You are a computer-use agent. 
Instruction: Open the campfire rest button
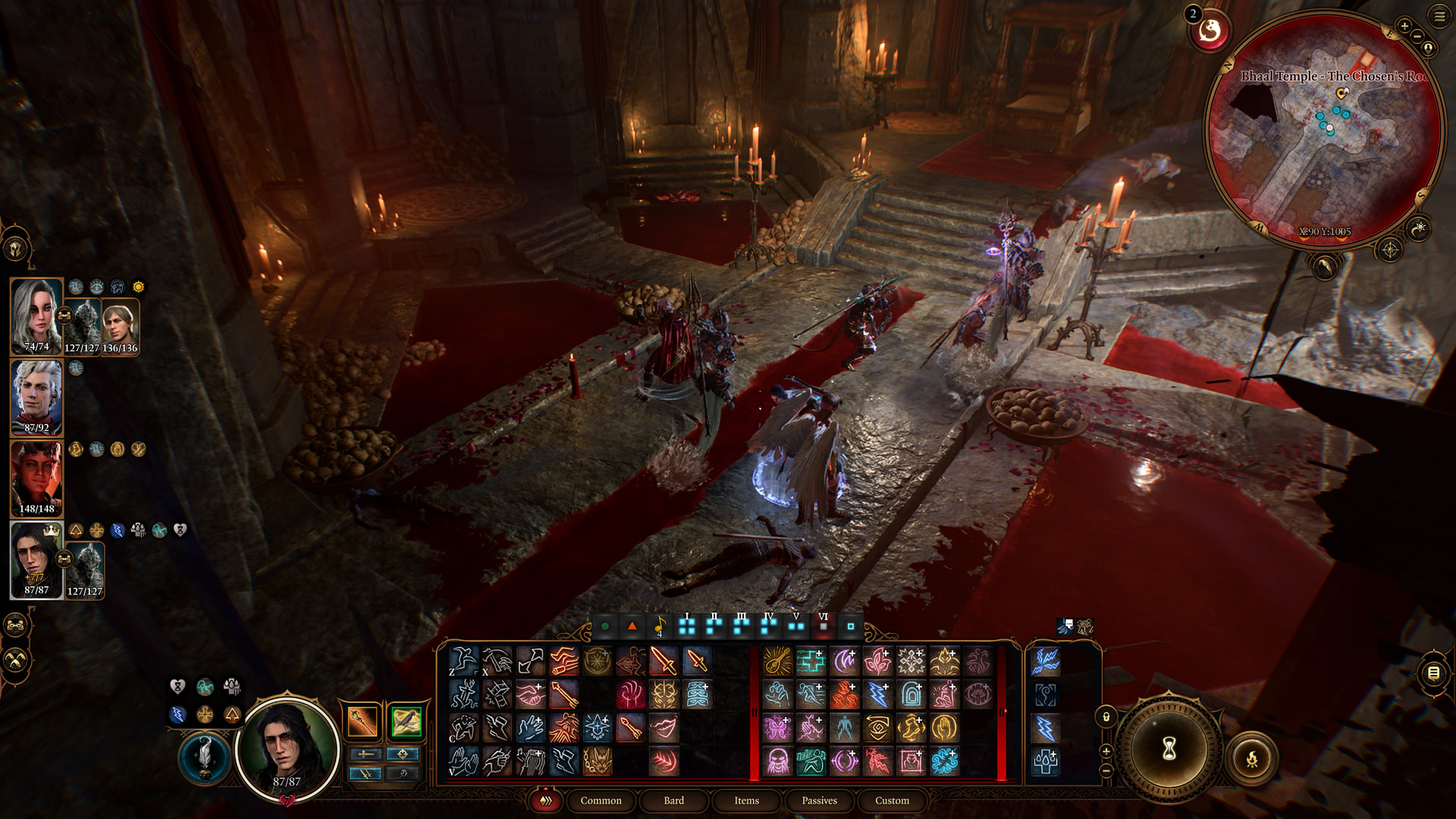(1252, 758)
